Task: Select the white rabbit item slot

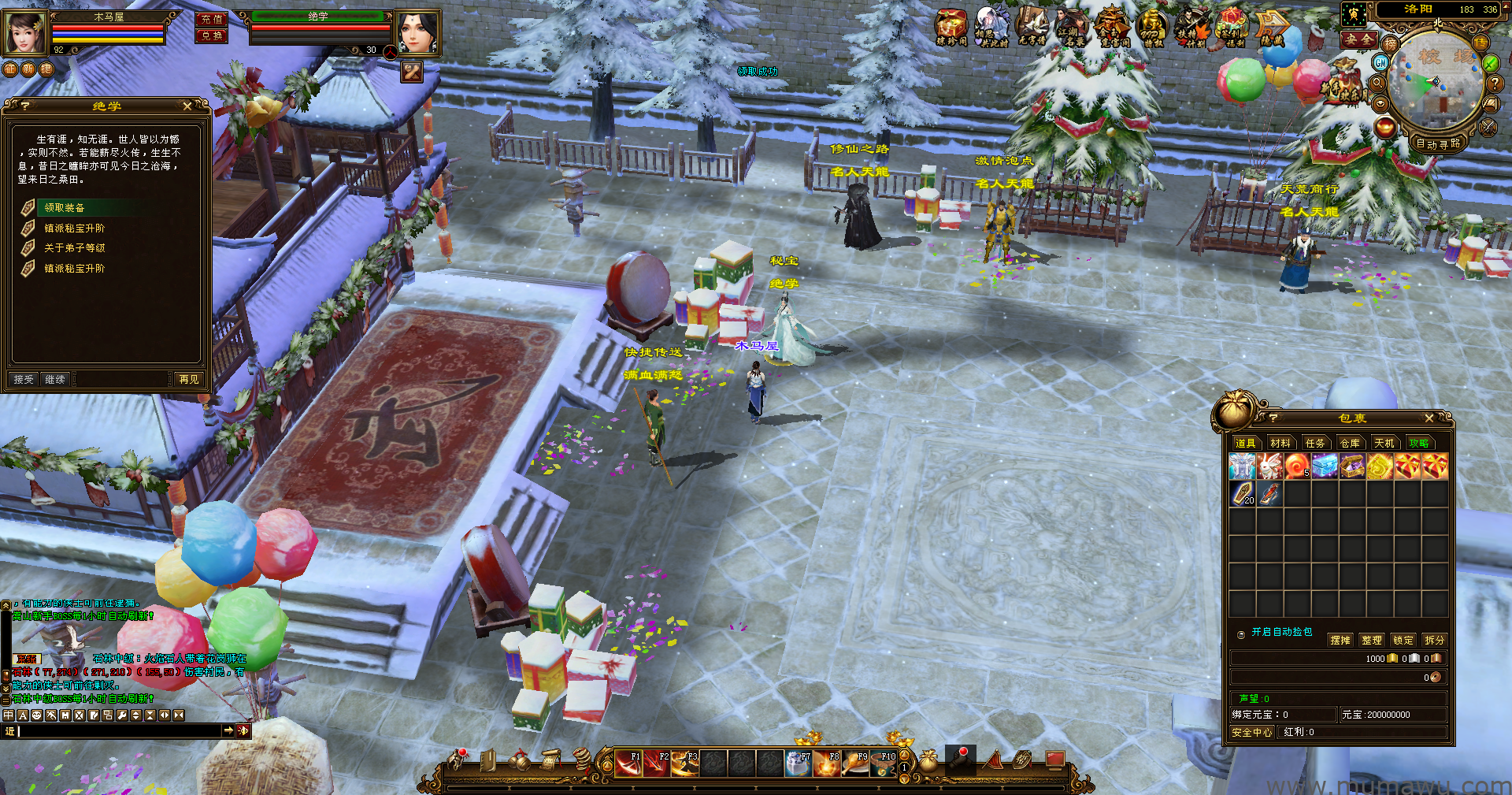Action: tap(1269, 467)
